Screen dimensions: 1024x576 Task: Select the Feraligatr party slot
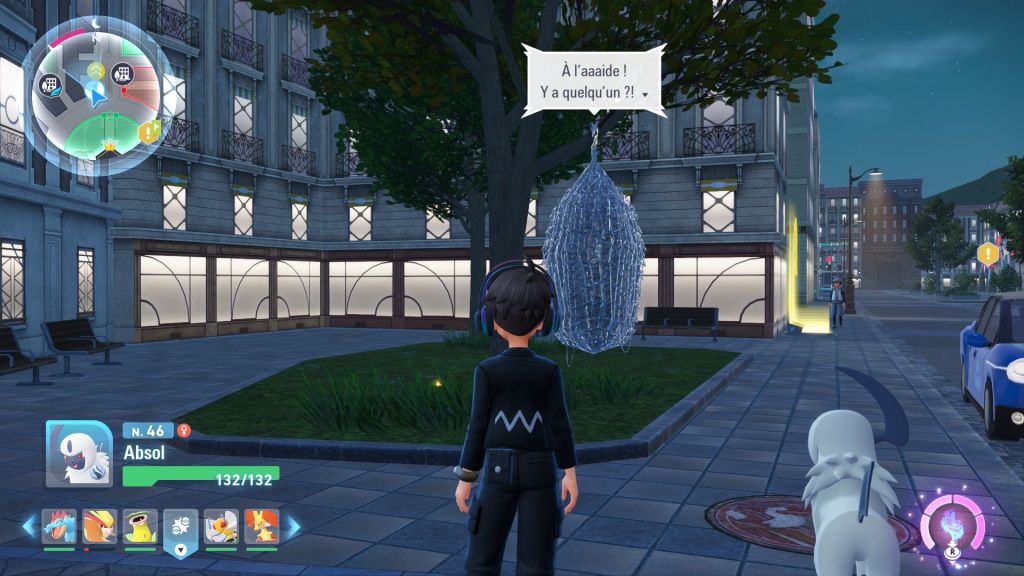[58, 526]
